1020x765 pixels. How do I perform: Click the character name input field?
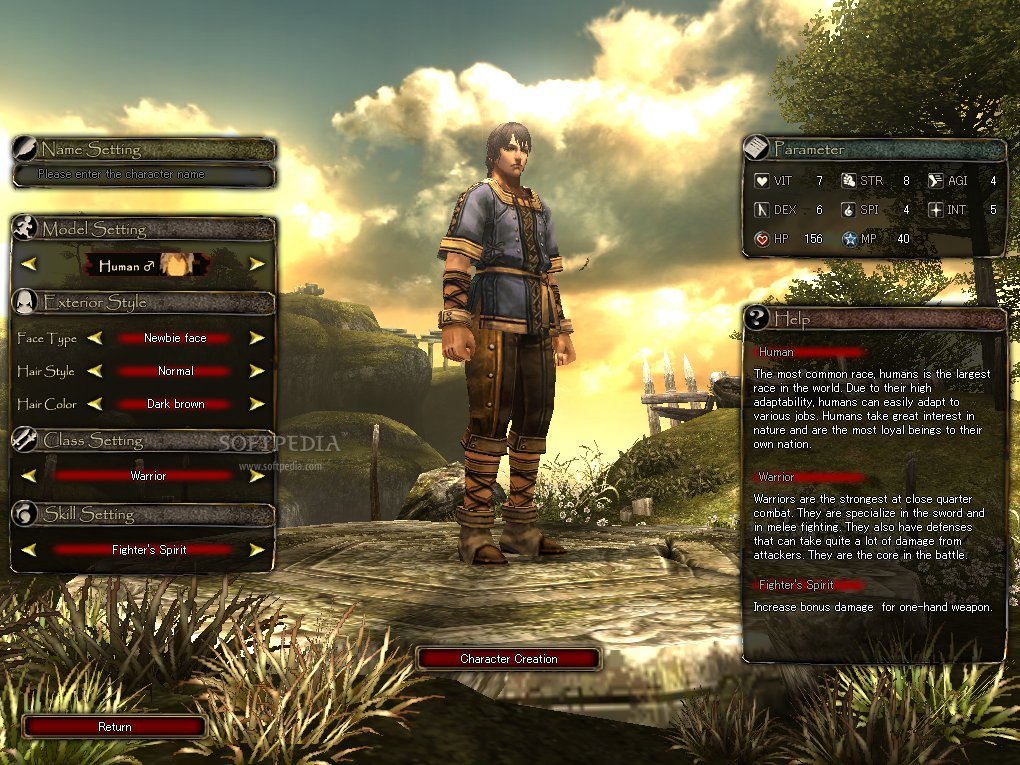(143, 175)
